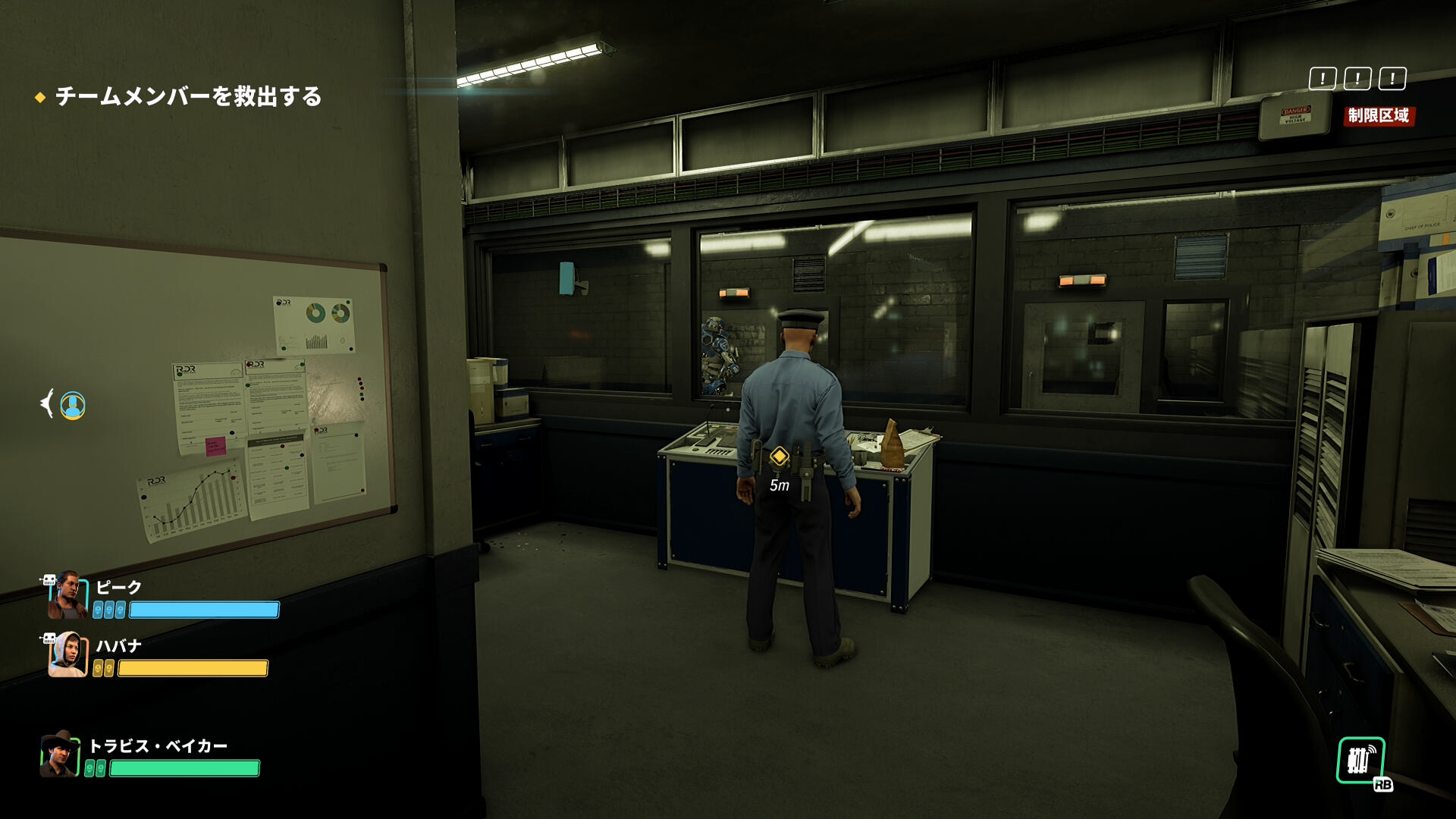
Task: Select ハバナ's hooded portrait
Action: point(67,654)
